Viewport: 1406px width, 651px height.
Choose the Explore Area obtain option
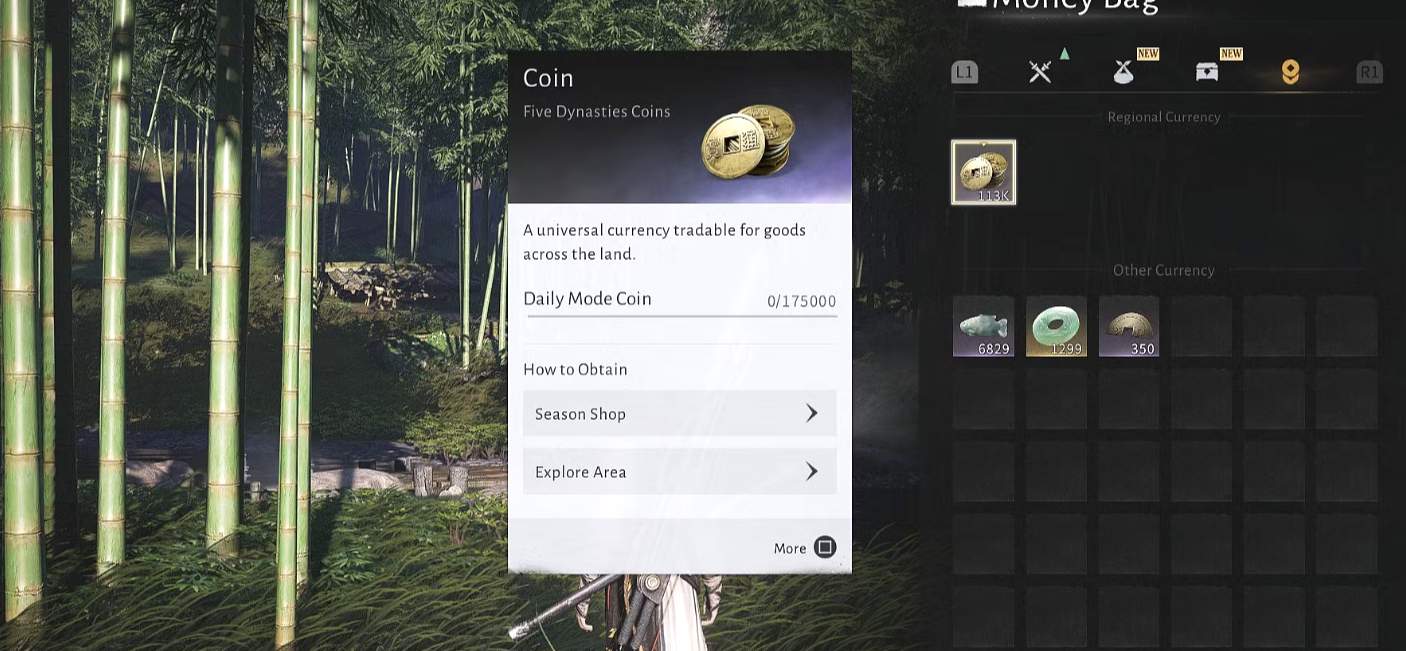[679, 471]
